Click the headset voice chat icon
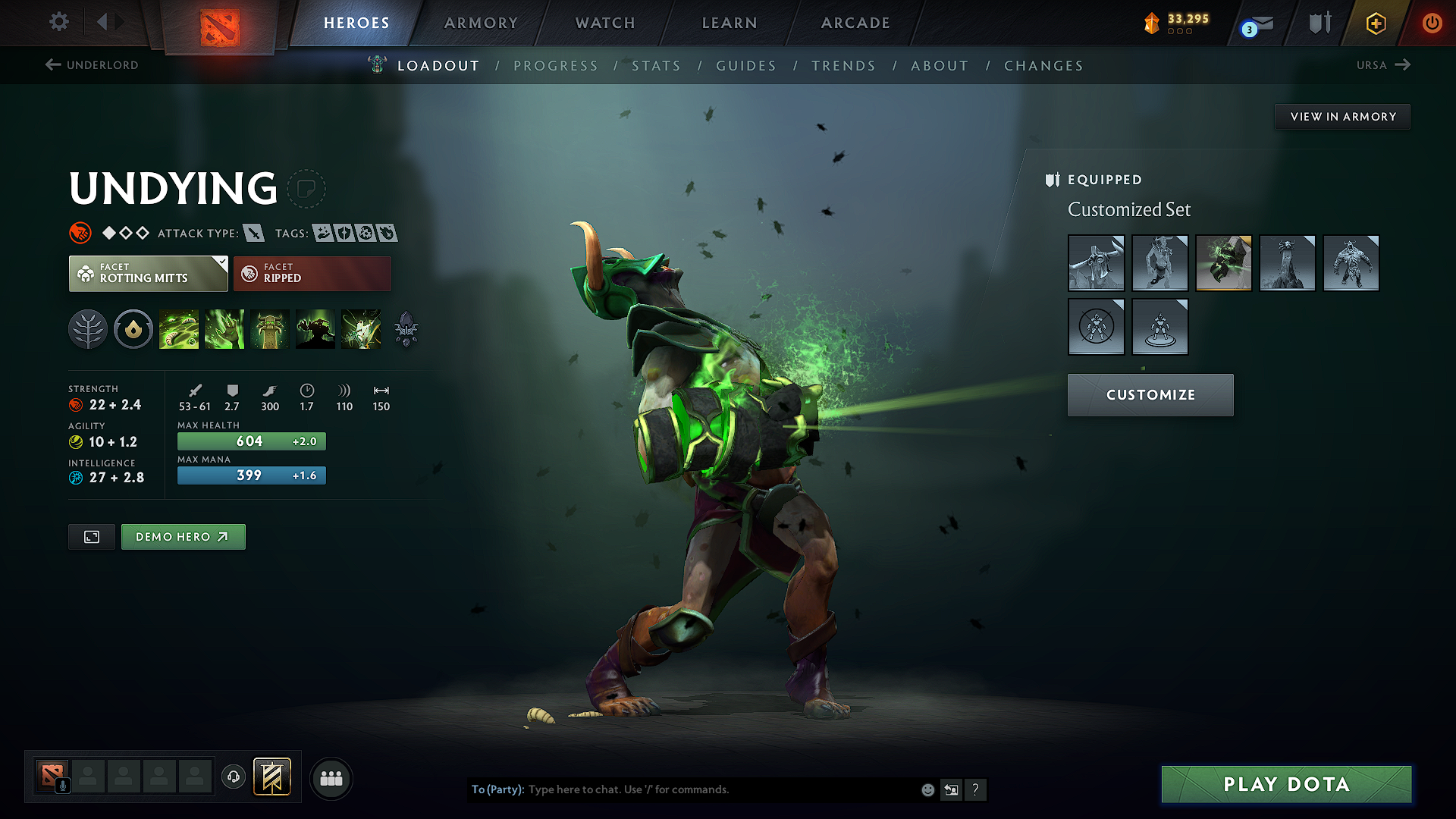 [x=234, y=777]
